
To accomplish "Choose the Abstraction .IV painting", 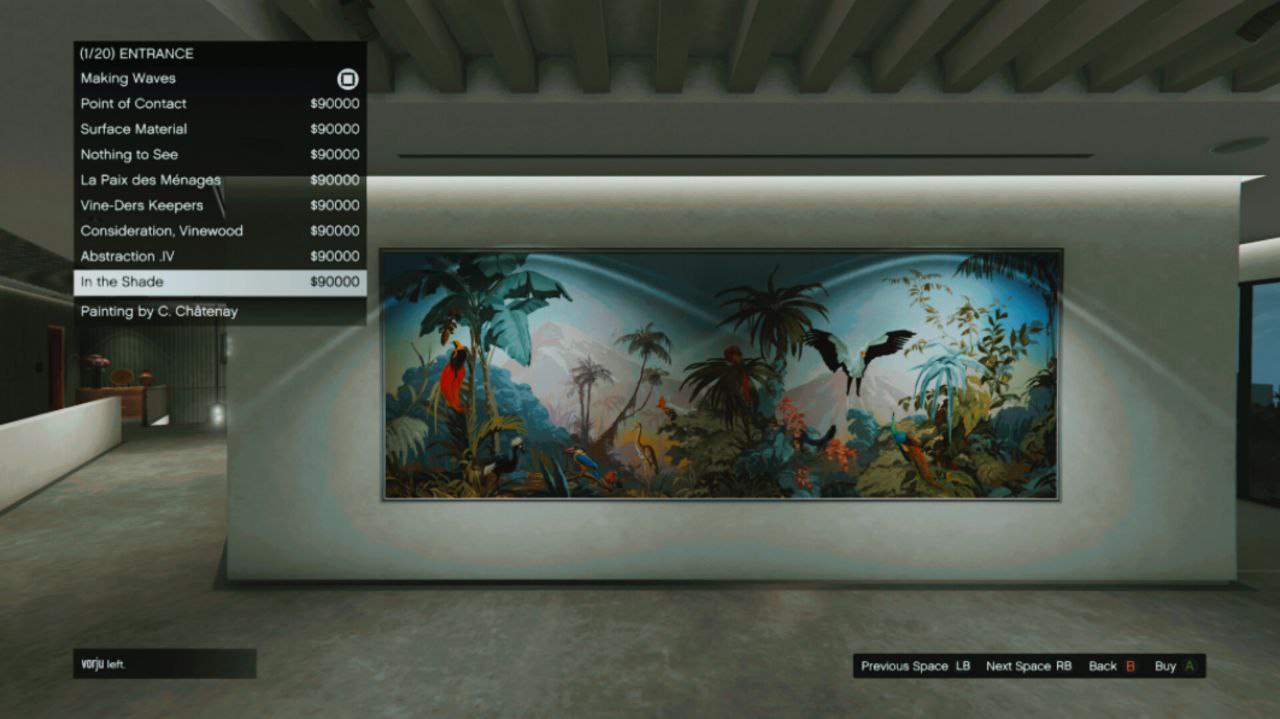I will coord(128,256).
